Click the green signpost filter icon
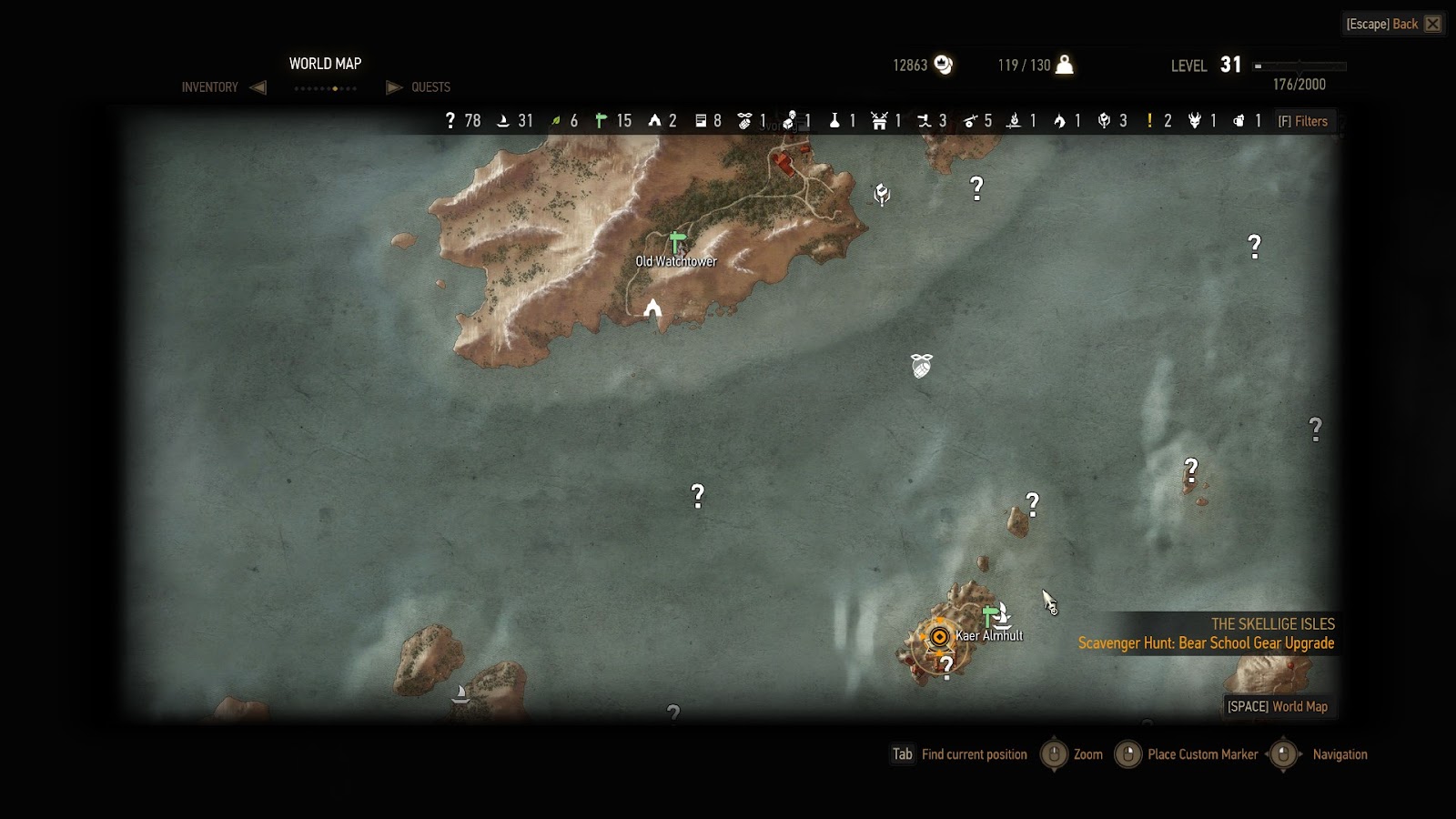The width and height of the screenshot is (1456, 819). (x=601, y=120)
